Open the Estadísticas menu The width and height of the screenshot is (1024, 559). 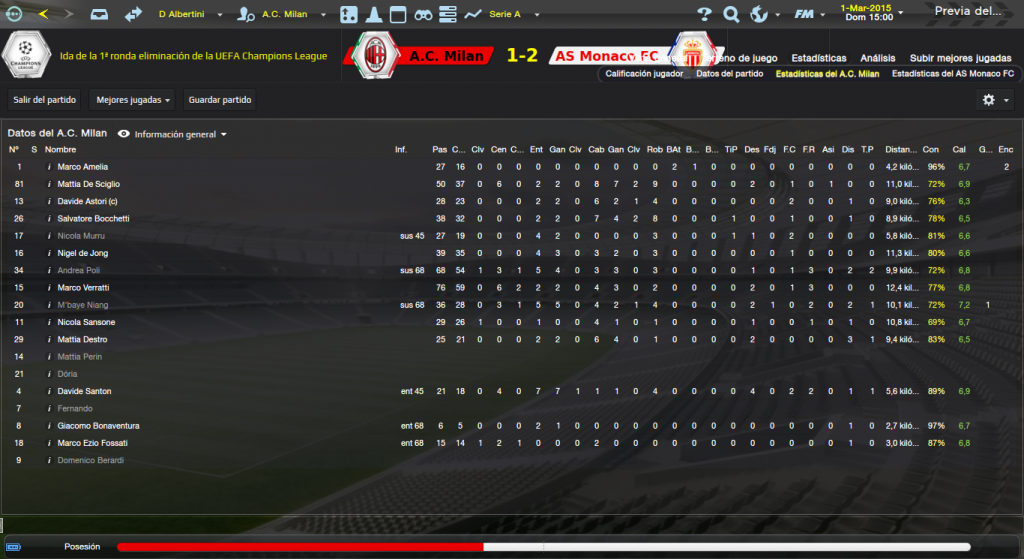819,58
